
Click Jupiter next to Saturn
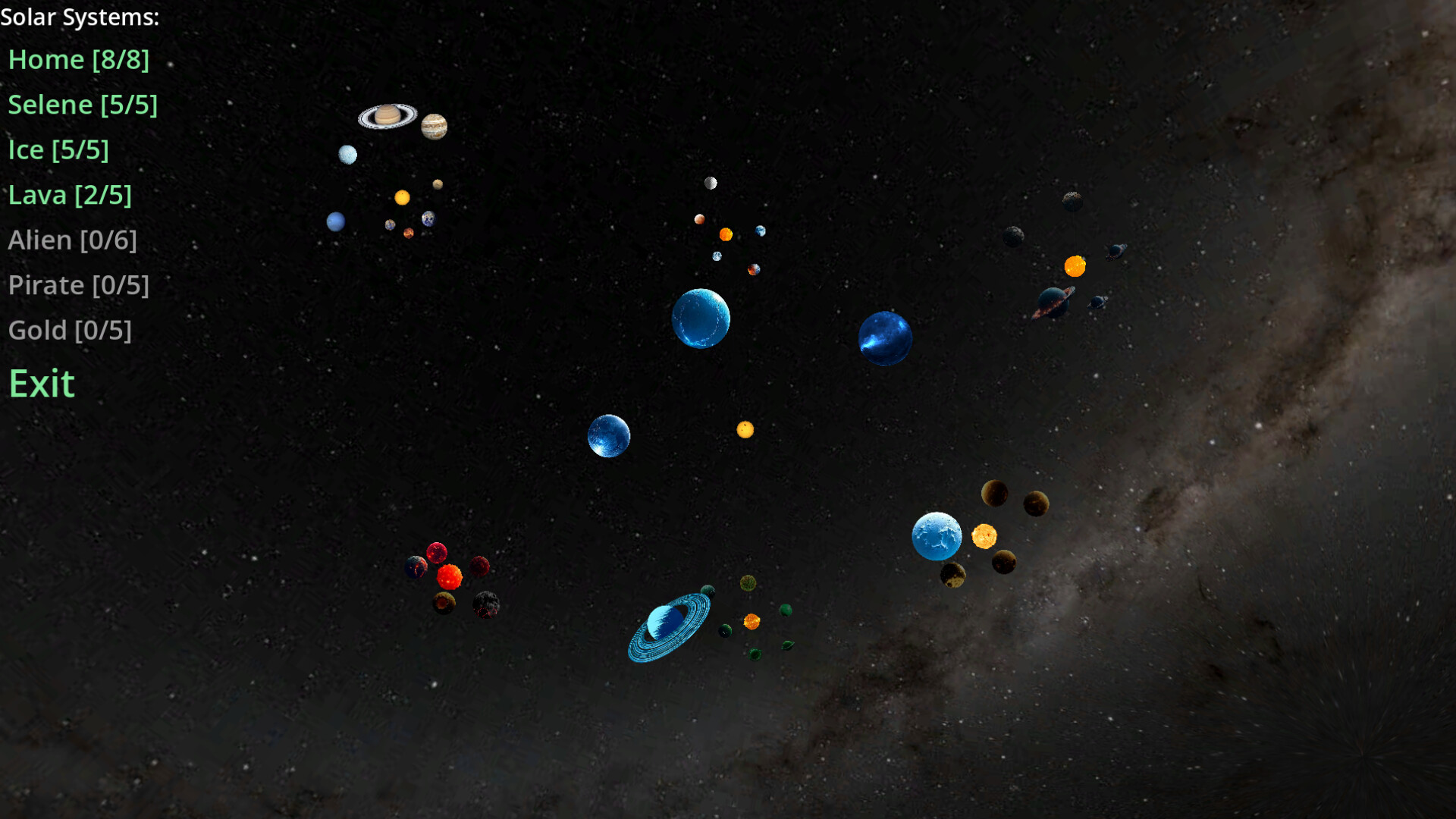pyautogui.click(x=432, y=125)
